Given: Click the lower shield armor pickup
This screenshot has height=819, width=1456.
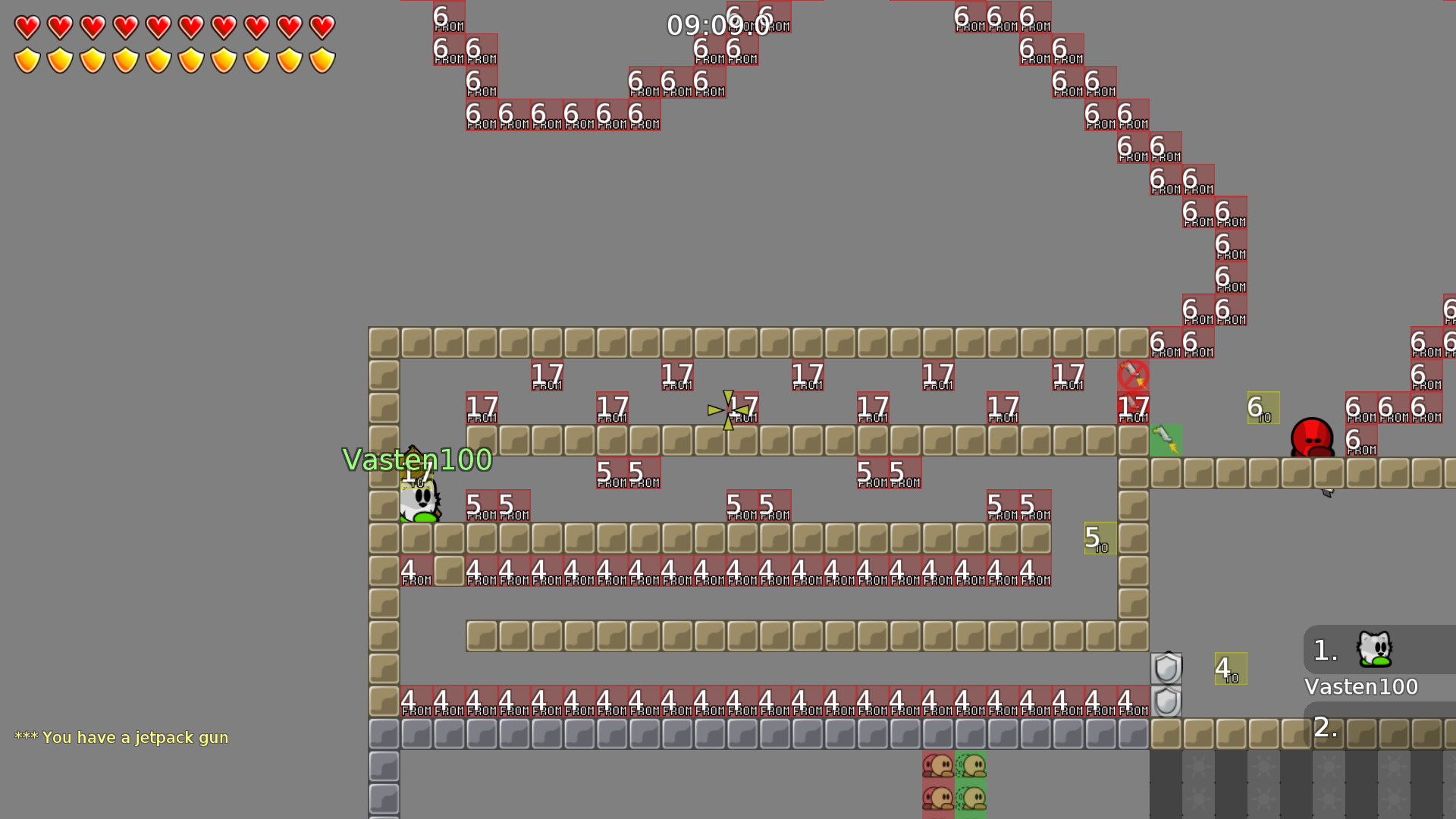Looking at the screenshot, I should coord(1166,702).
